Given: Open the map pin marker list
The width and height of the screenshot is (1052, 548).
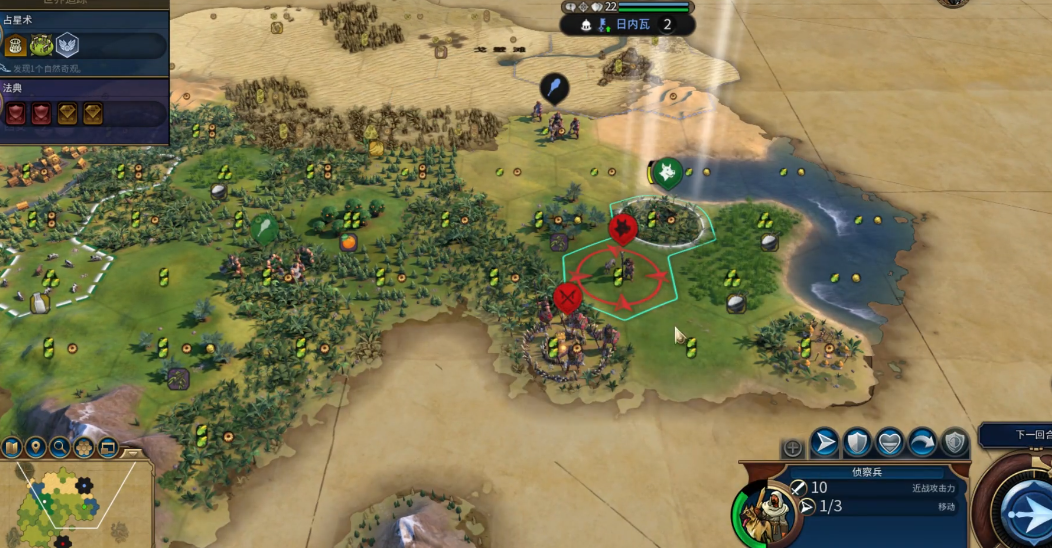Looking at the screenshot, I should [x=36, y=447].
